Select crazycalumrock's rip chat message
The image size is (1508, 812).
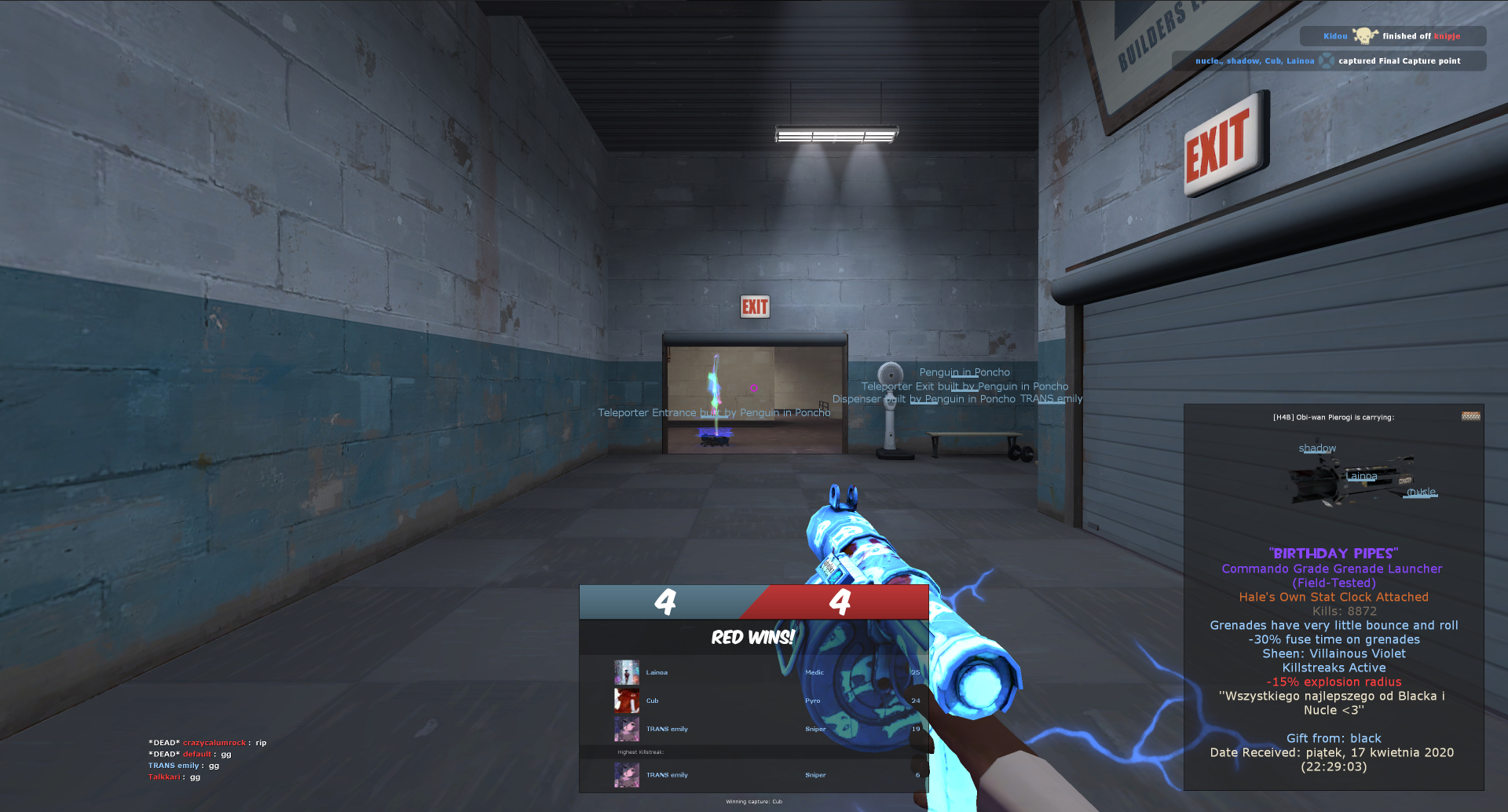click(207, 742)
